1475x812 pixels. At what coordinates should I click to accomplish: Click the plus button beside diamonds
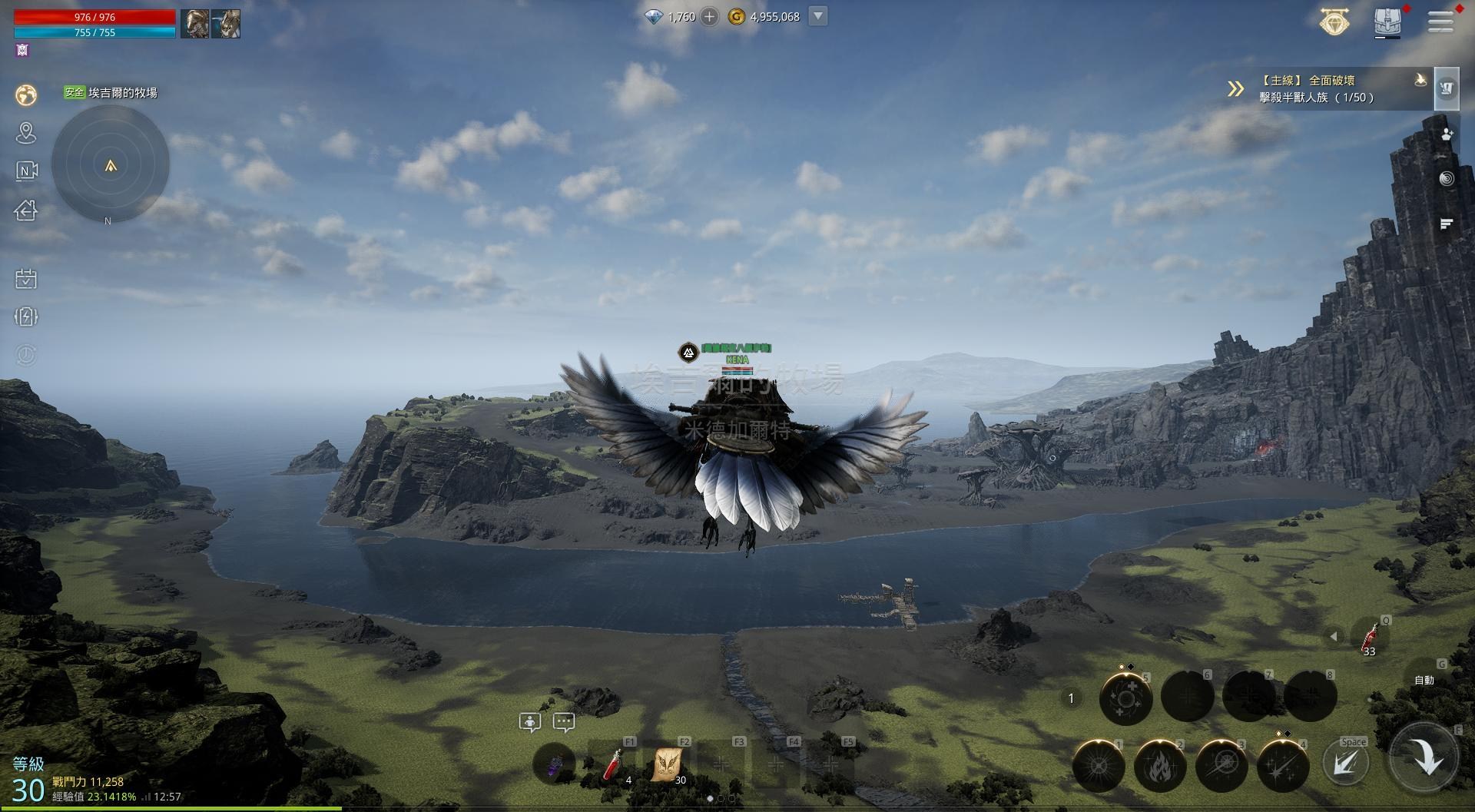click(710, 17)
